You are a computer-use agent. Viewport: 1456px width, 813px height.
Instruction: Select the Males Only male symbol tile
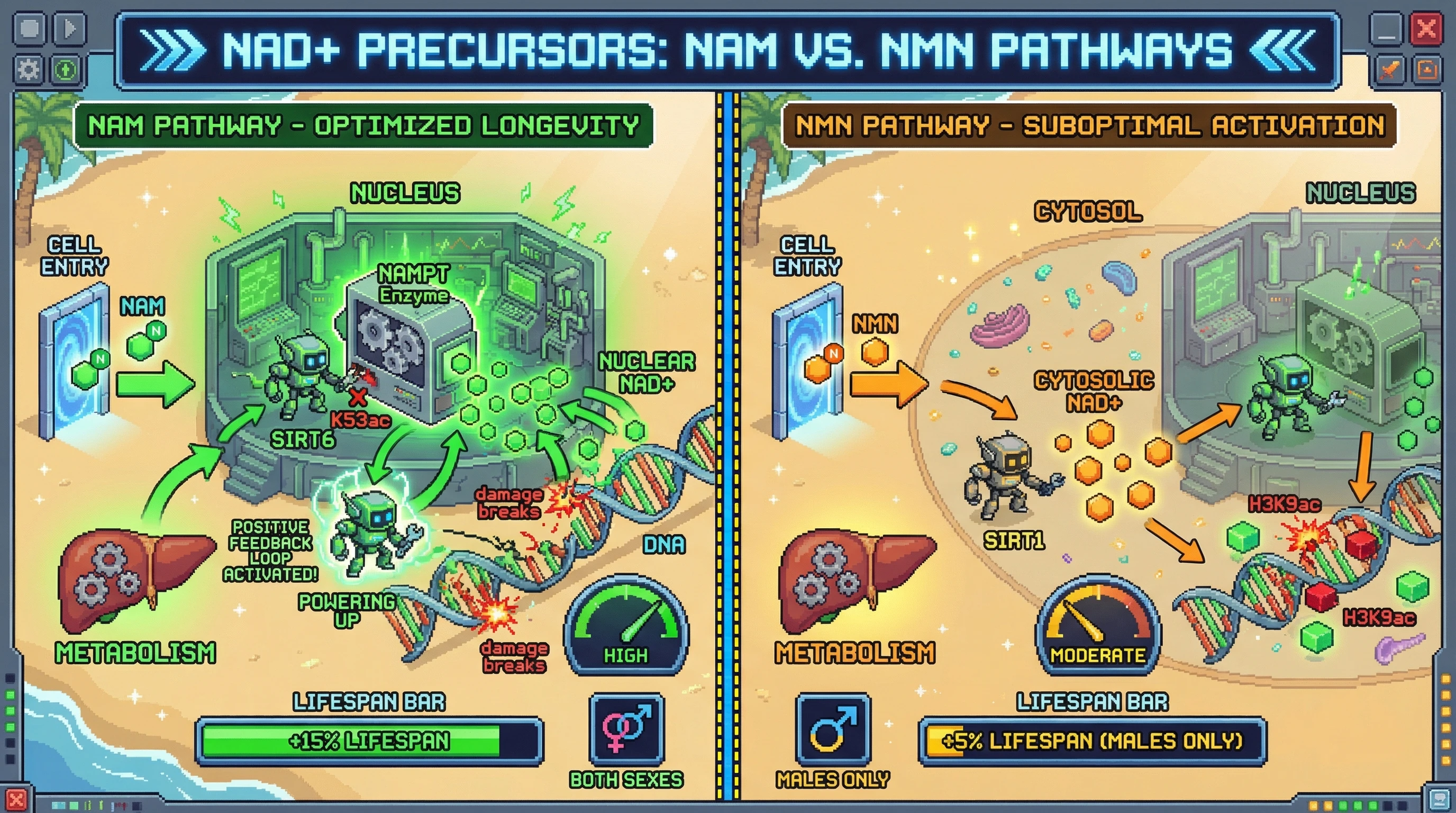point(833,729)
